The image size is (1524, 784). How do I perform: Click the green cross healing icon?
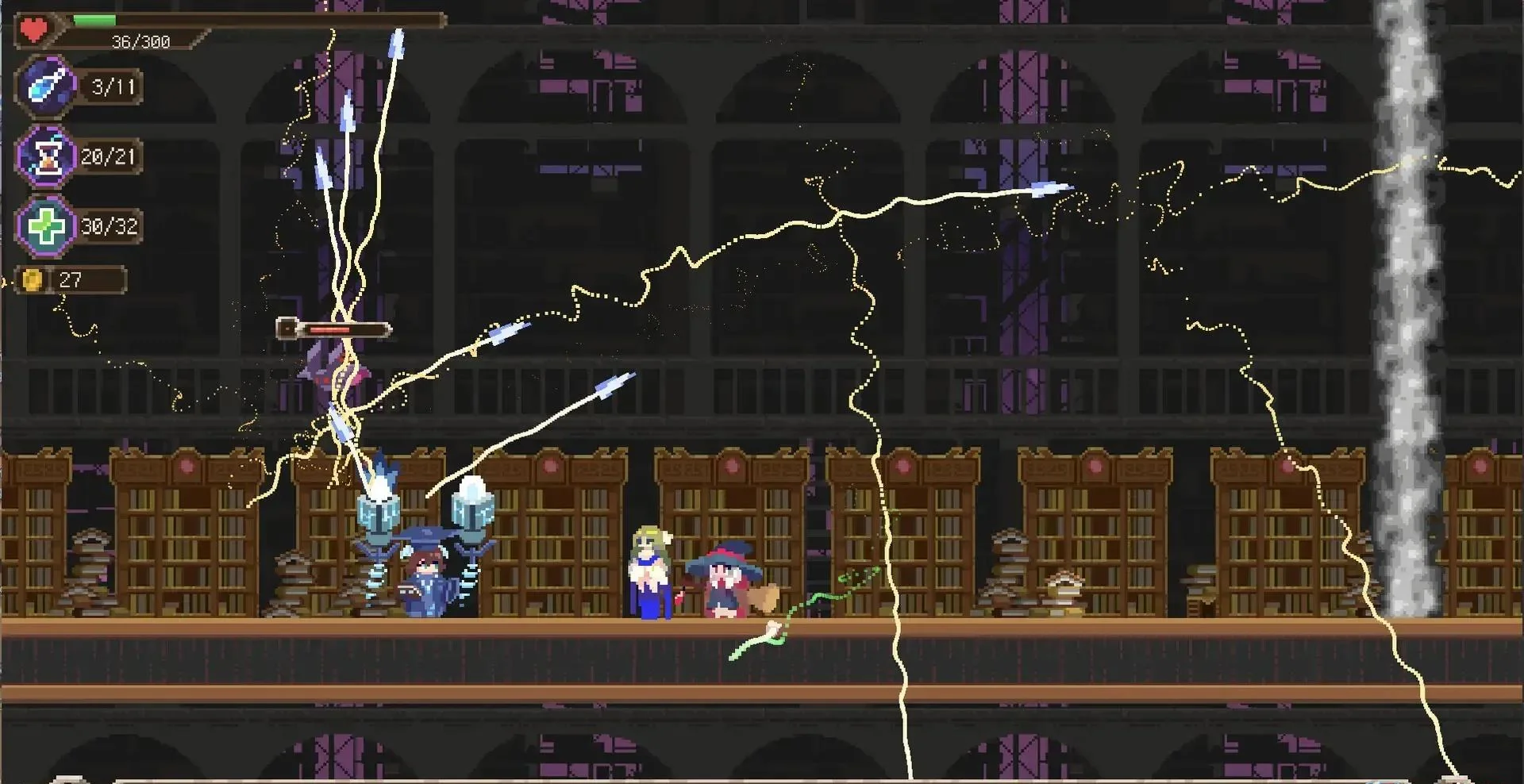point(47,227)
